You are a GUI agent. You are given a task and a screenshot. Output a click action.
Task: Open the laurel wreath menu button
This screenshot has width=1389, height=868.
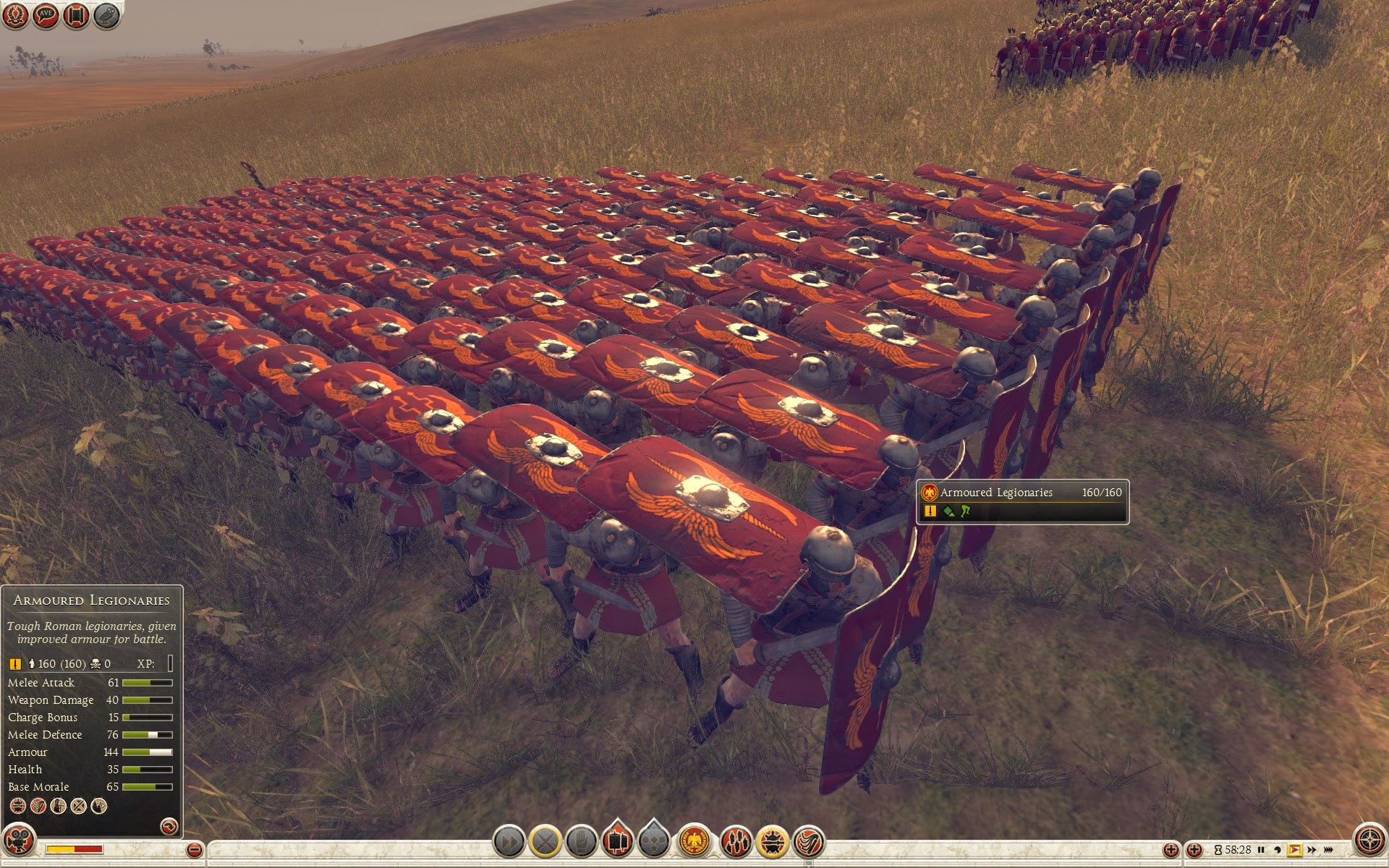tap(15, 15)
